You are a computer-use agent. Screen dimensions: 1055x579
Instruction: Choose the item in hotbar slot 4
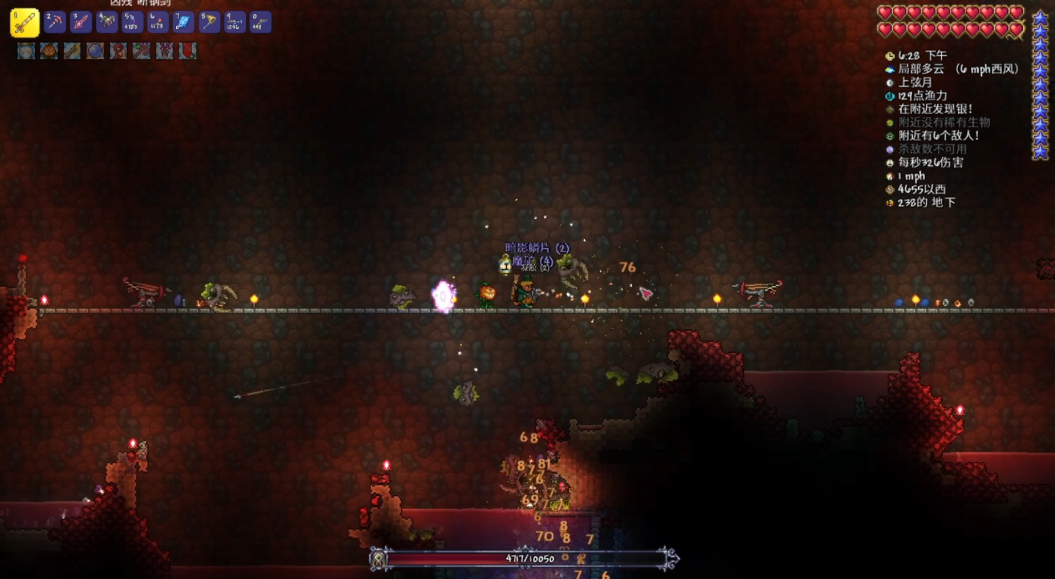(107, 21)
